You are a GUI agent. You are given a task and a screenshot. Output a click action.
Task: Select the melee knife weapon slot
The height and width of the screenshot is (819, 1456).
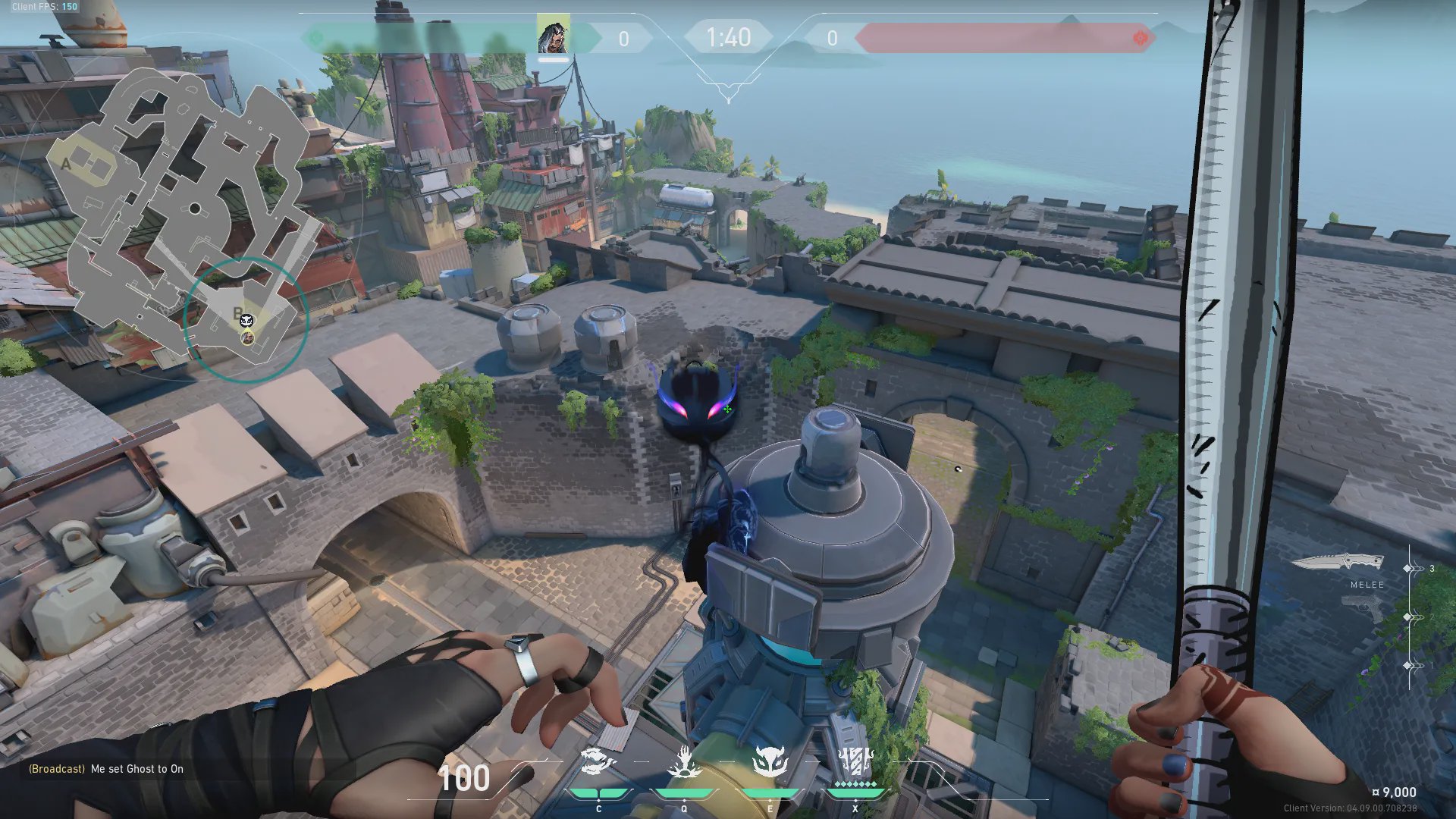1338,563
